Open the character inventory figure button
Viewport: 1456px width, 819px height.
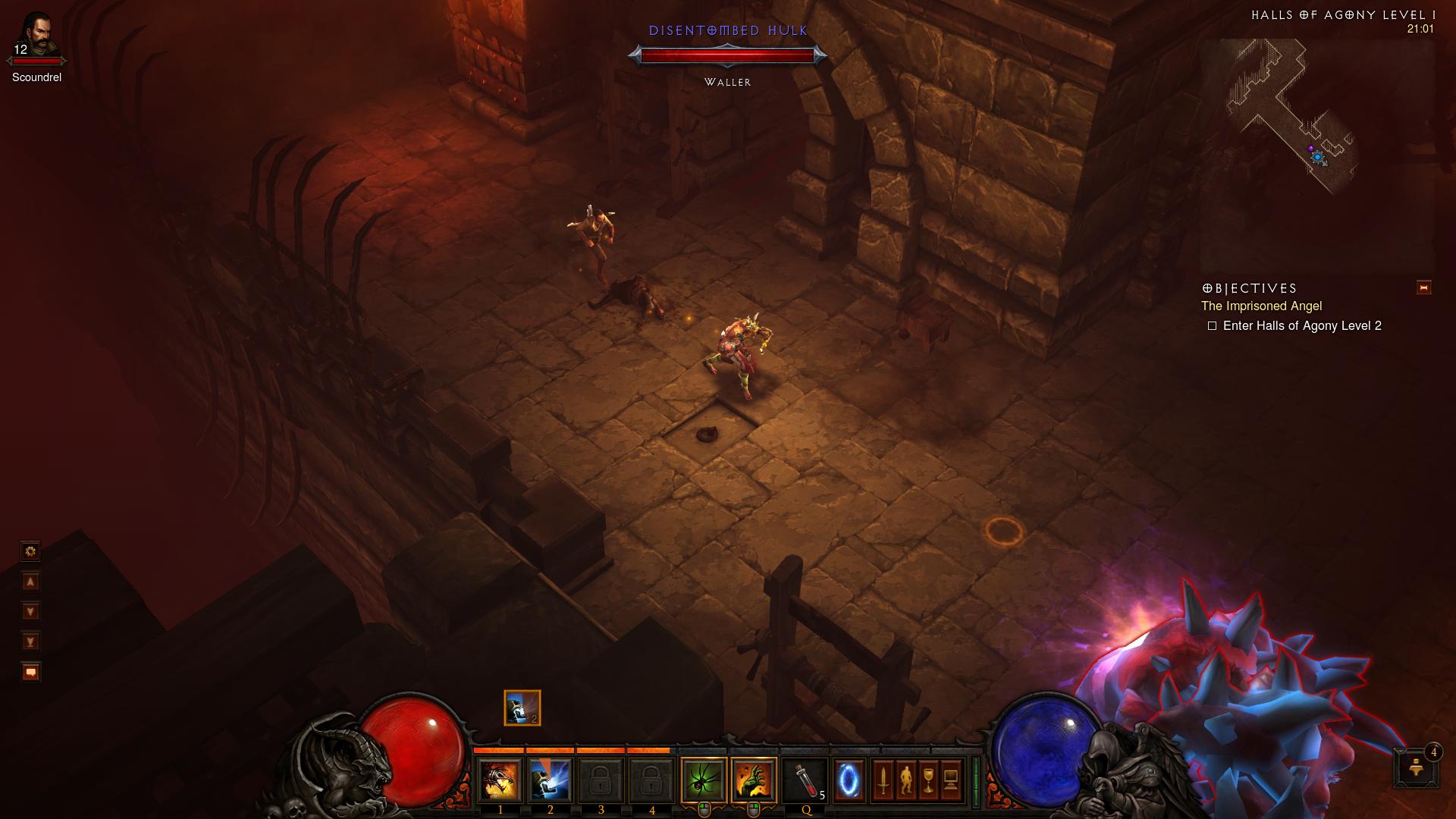(905, 780)
